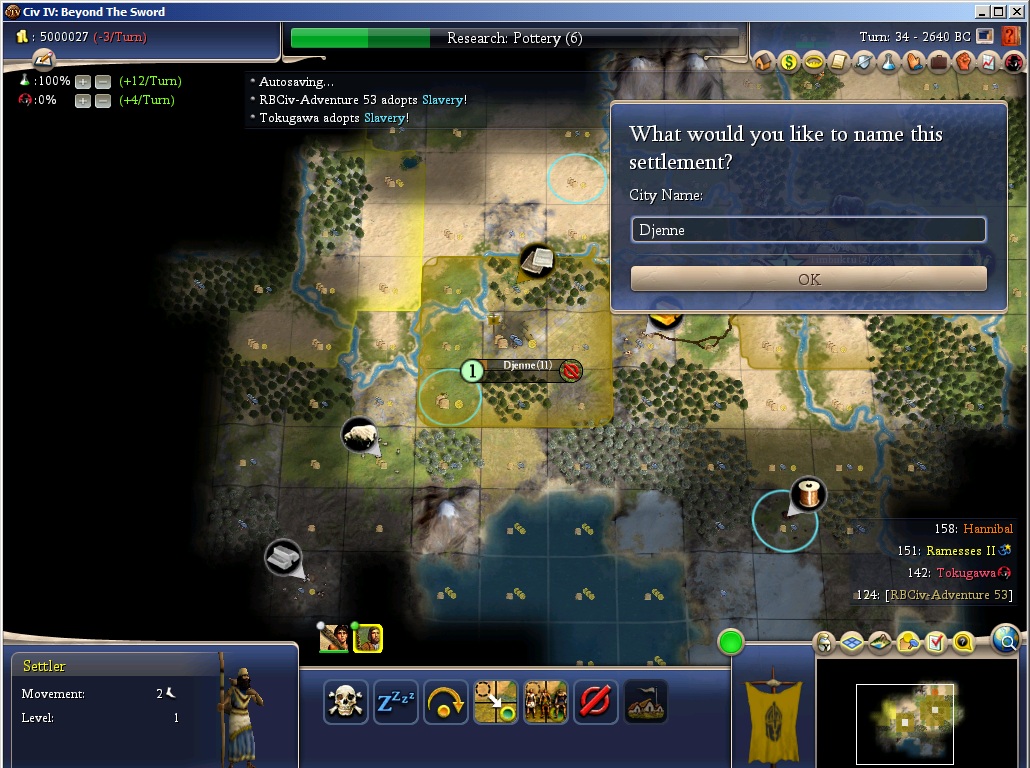
Task: Open the globe view magnifier button
Action: point(1004,638)
